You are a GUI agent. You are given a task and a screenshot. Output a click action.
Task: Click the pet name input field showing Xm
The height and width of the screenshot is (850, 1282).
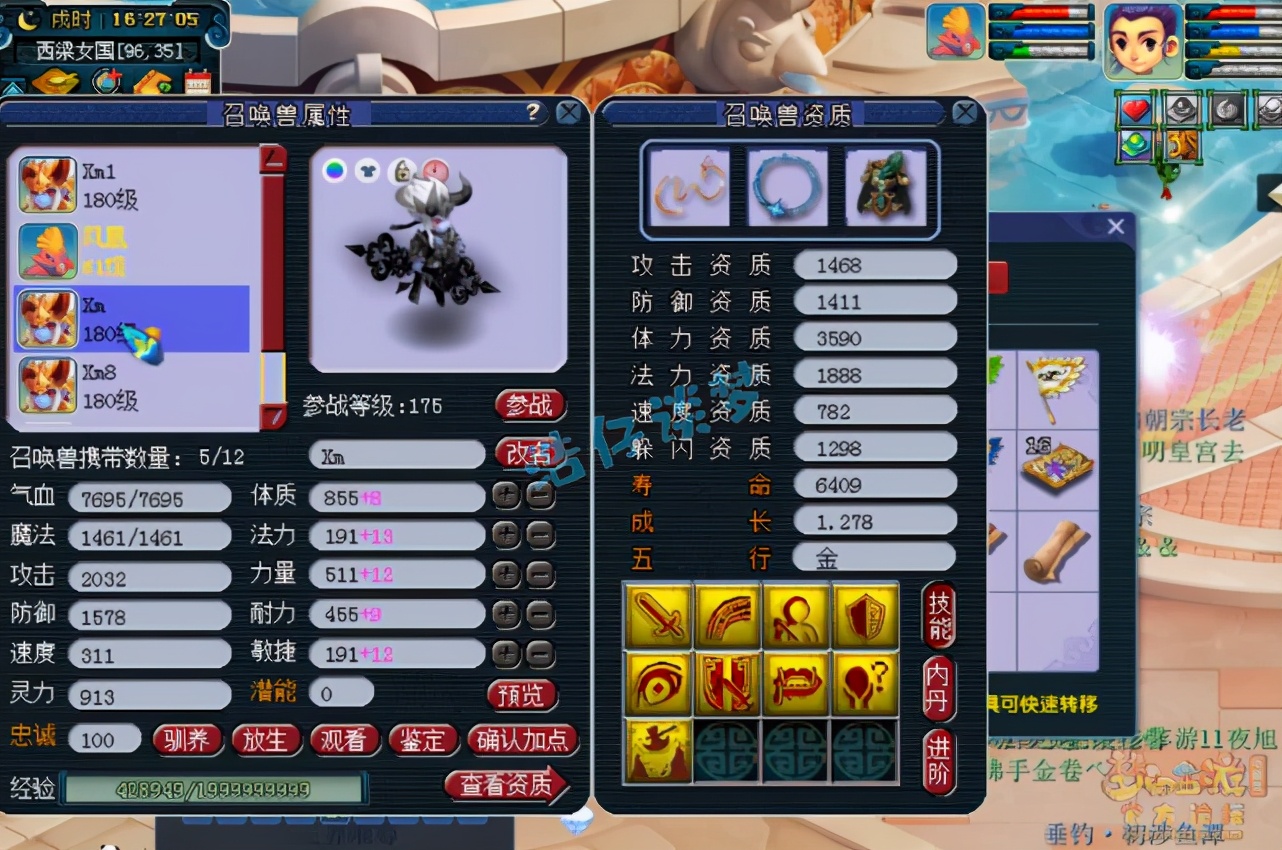tap(395, 455)
